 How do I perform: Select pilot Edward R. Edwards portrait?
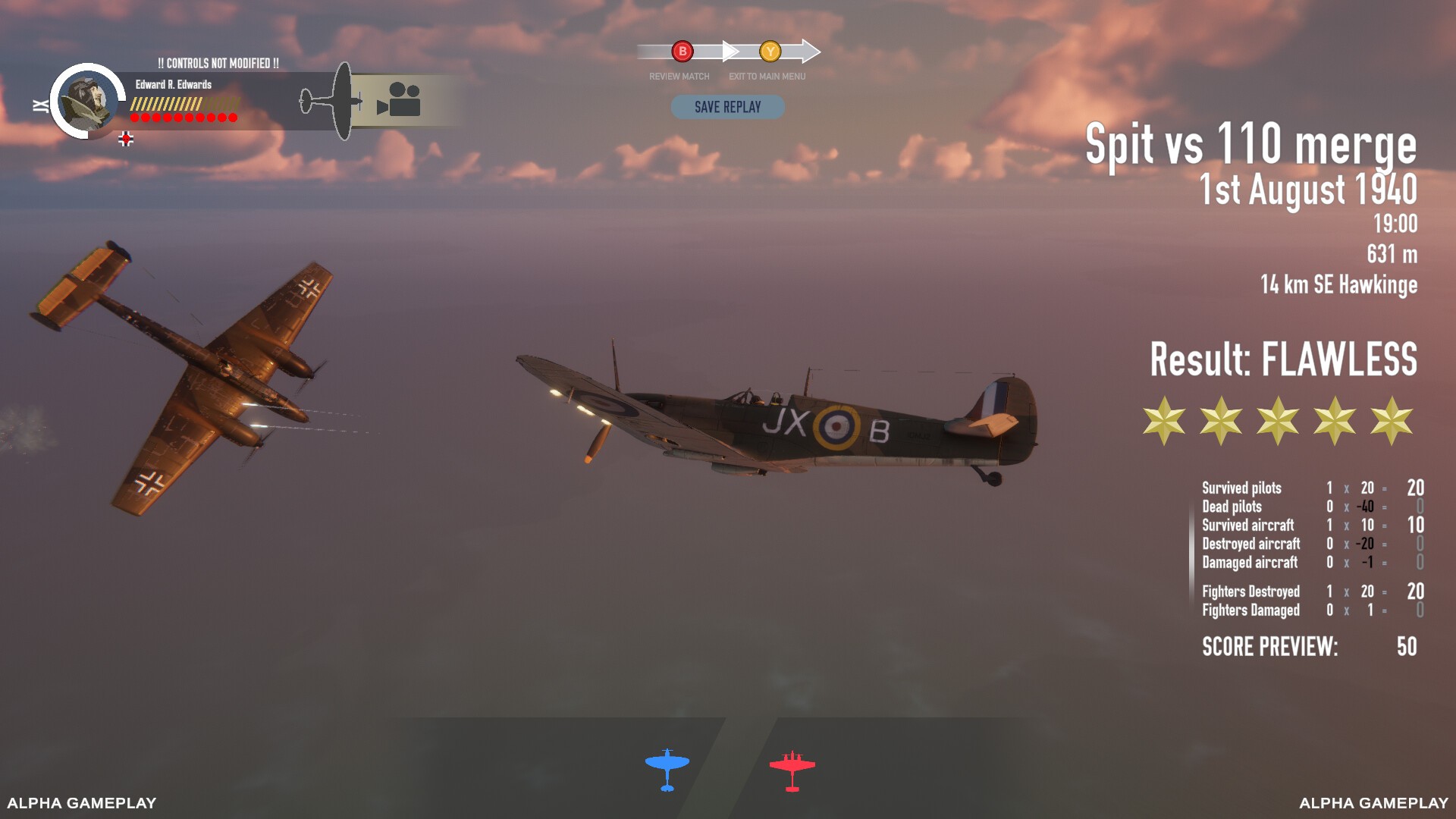[x=88, y=101]
